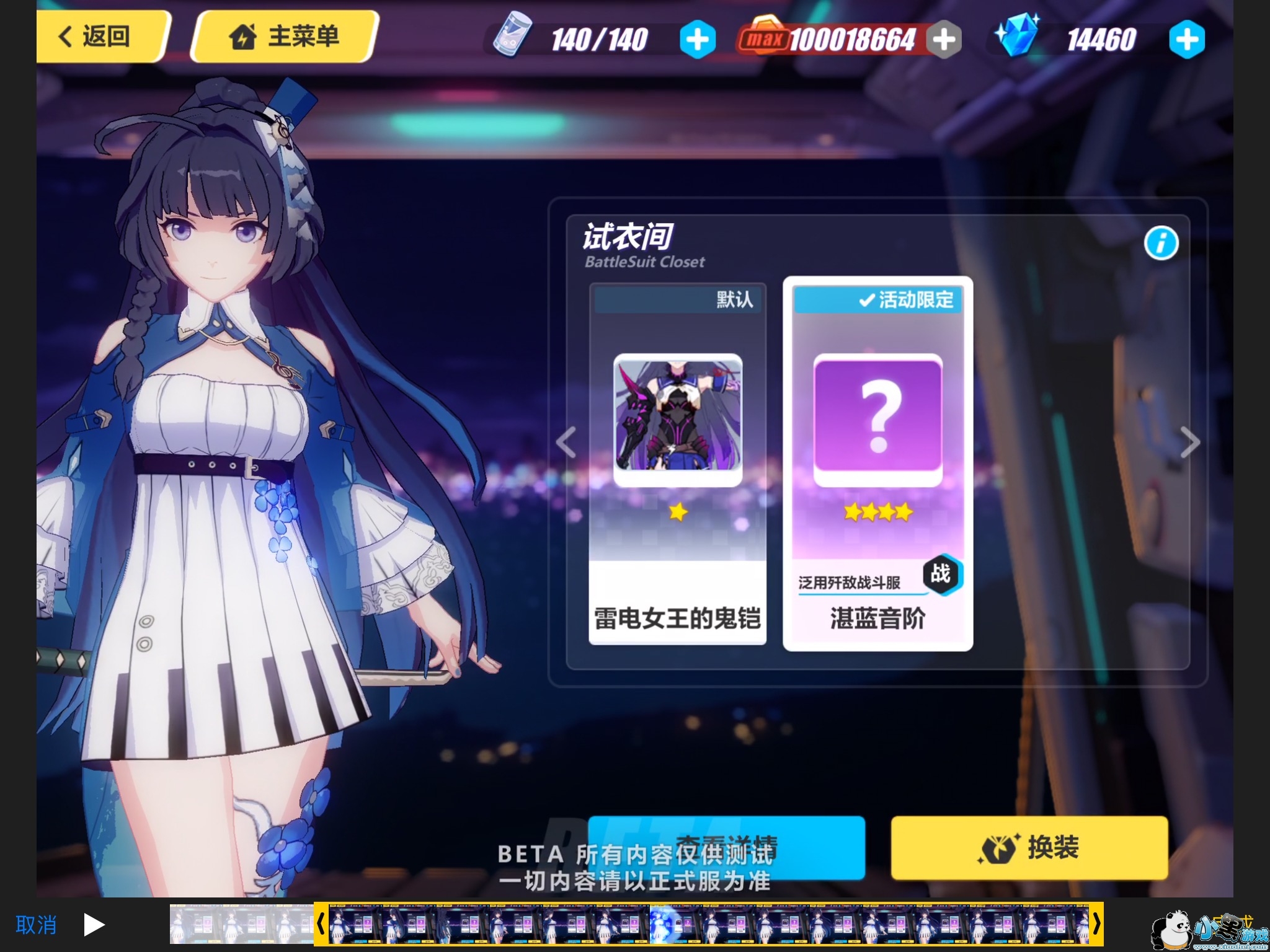Buy crystals with the plus beside 14460
The width and height of the screenshot is (1270, 952).
(x=1186, y=40)
